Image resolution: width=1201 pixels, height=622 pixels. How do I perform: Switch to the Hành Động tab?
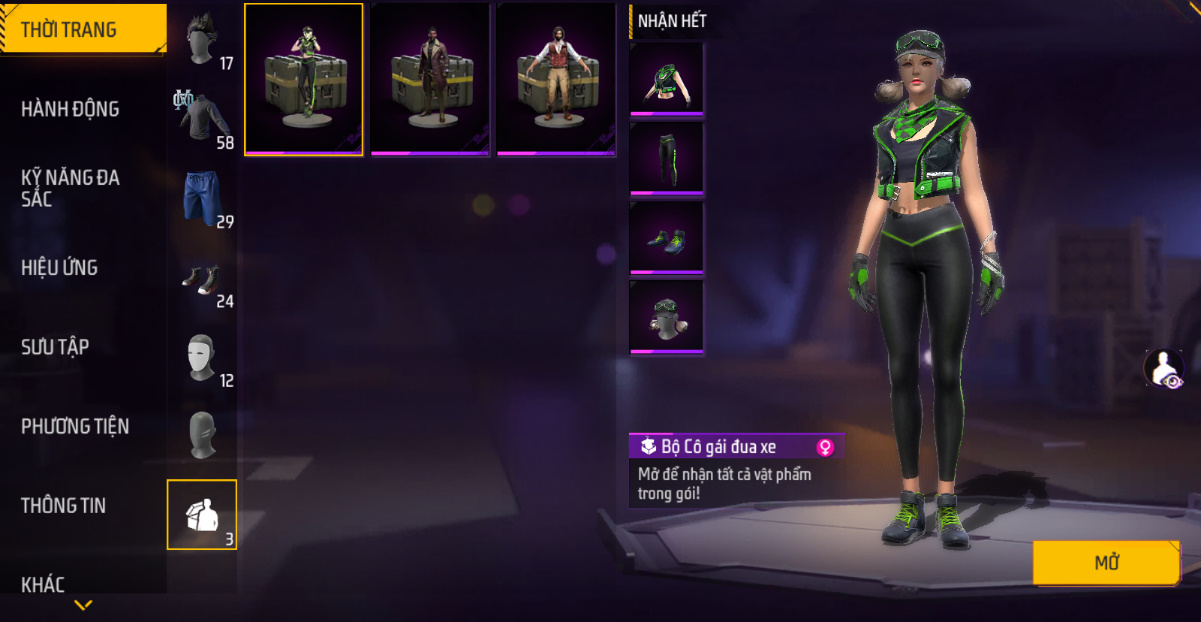click(70, 109)
